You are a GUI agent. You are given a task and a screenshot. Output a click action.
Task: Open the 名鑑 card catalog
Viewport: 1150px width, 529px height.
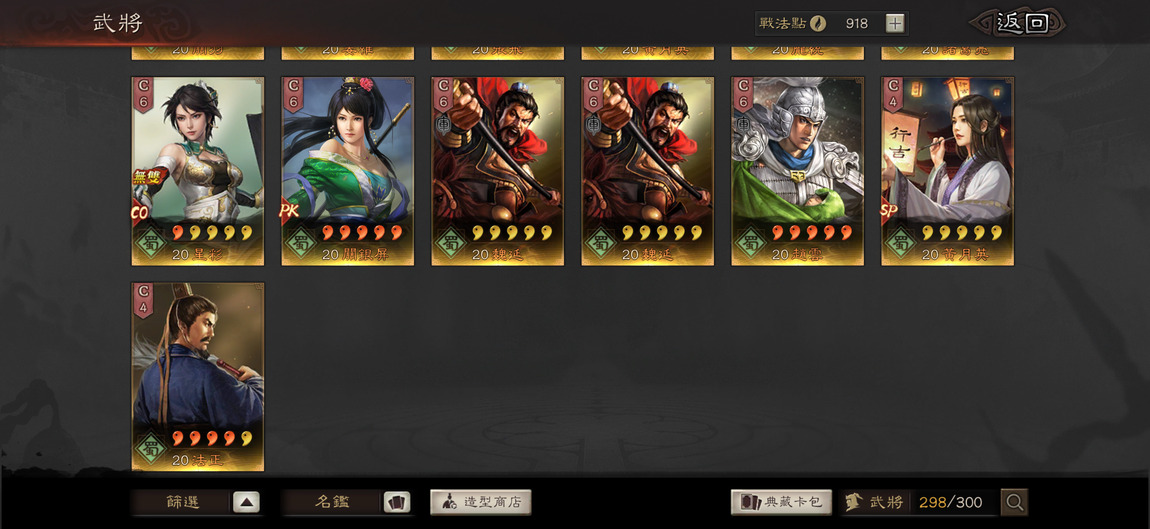pyautogui.click(x=346, y=502)
